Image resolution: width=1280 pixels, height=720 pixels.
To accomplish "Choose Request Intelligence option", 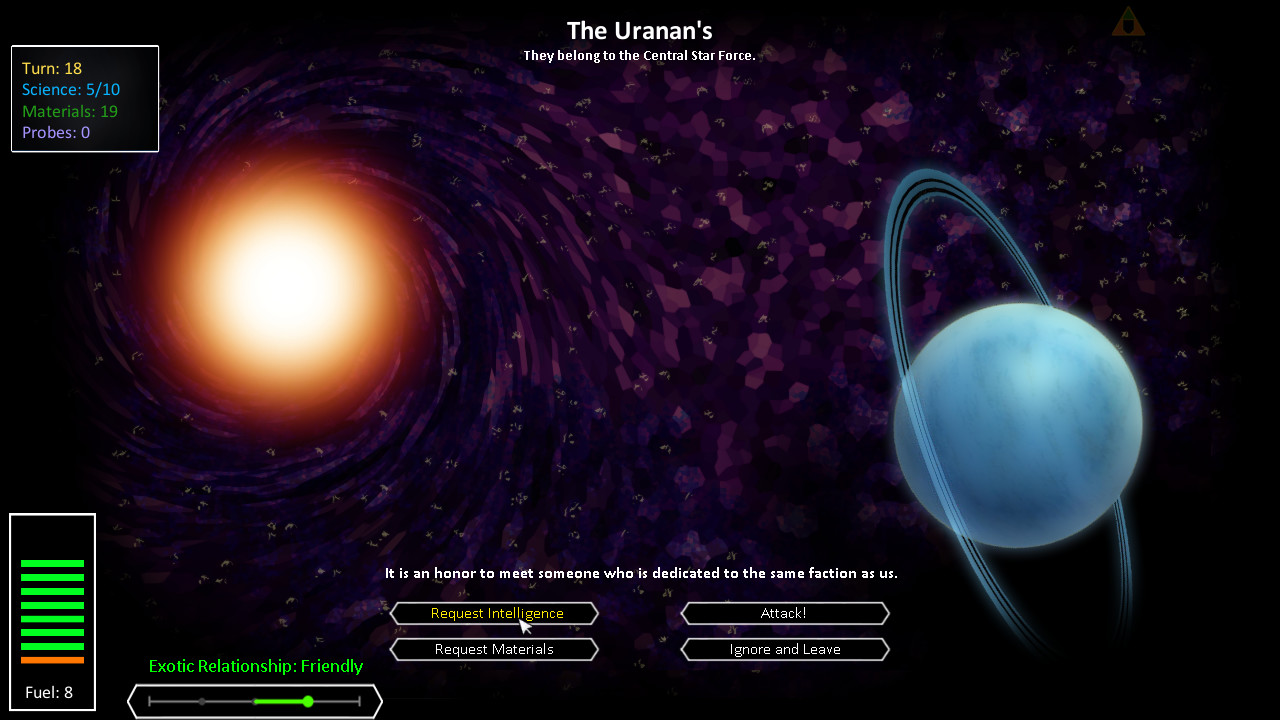I will point(494,613).
